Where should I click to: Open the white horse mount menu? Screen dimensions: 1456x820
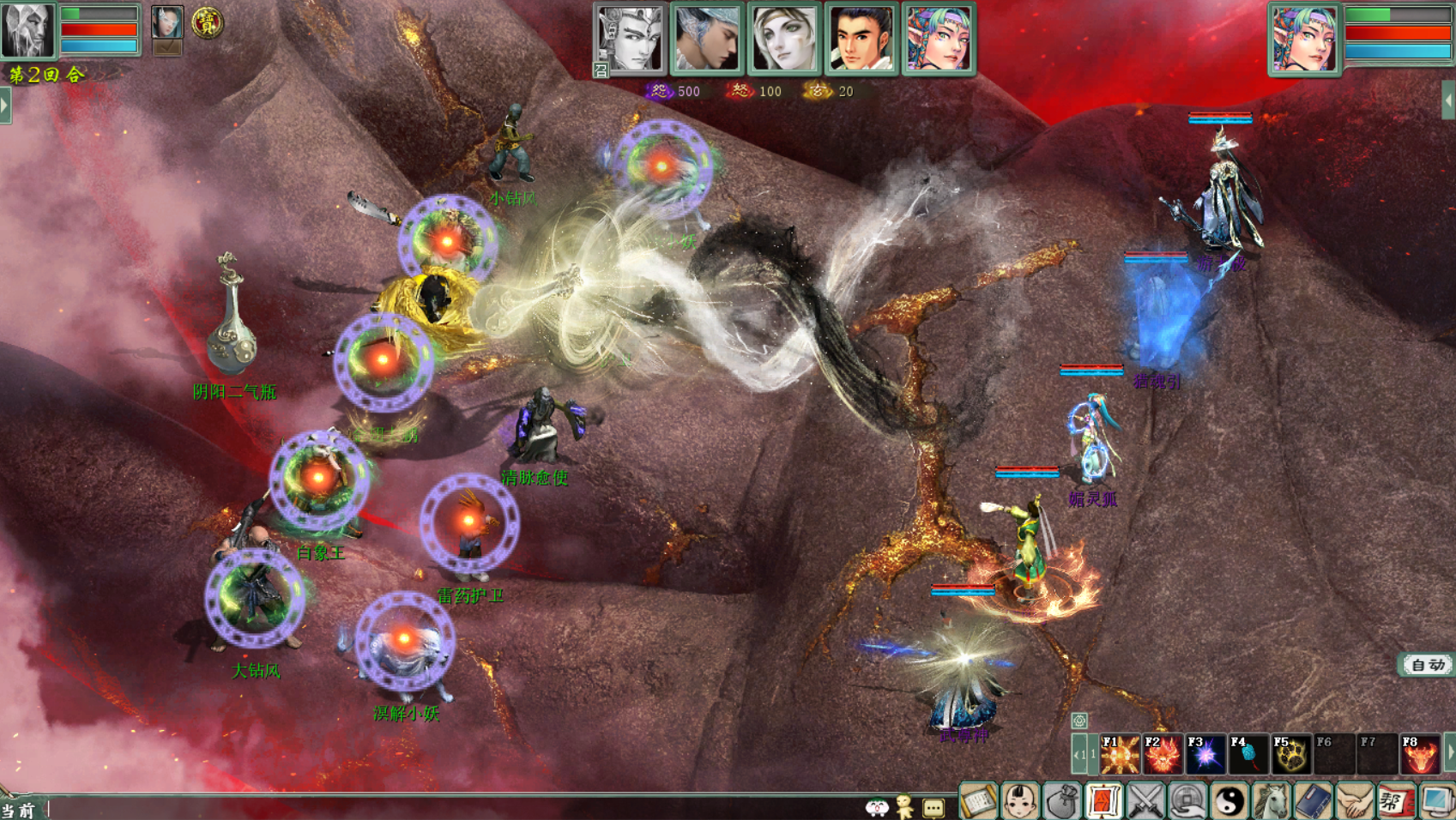[x=1271, y=802]
